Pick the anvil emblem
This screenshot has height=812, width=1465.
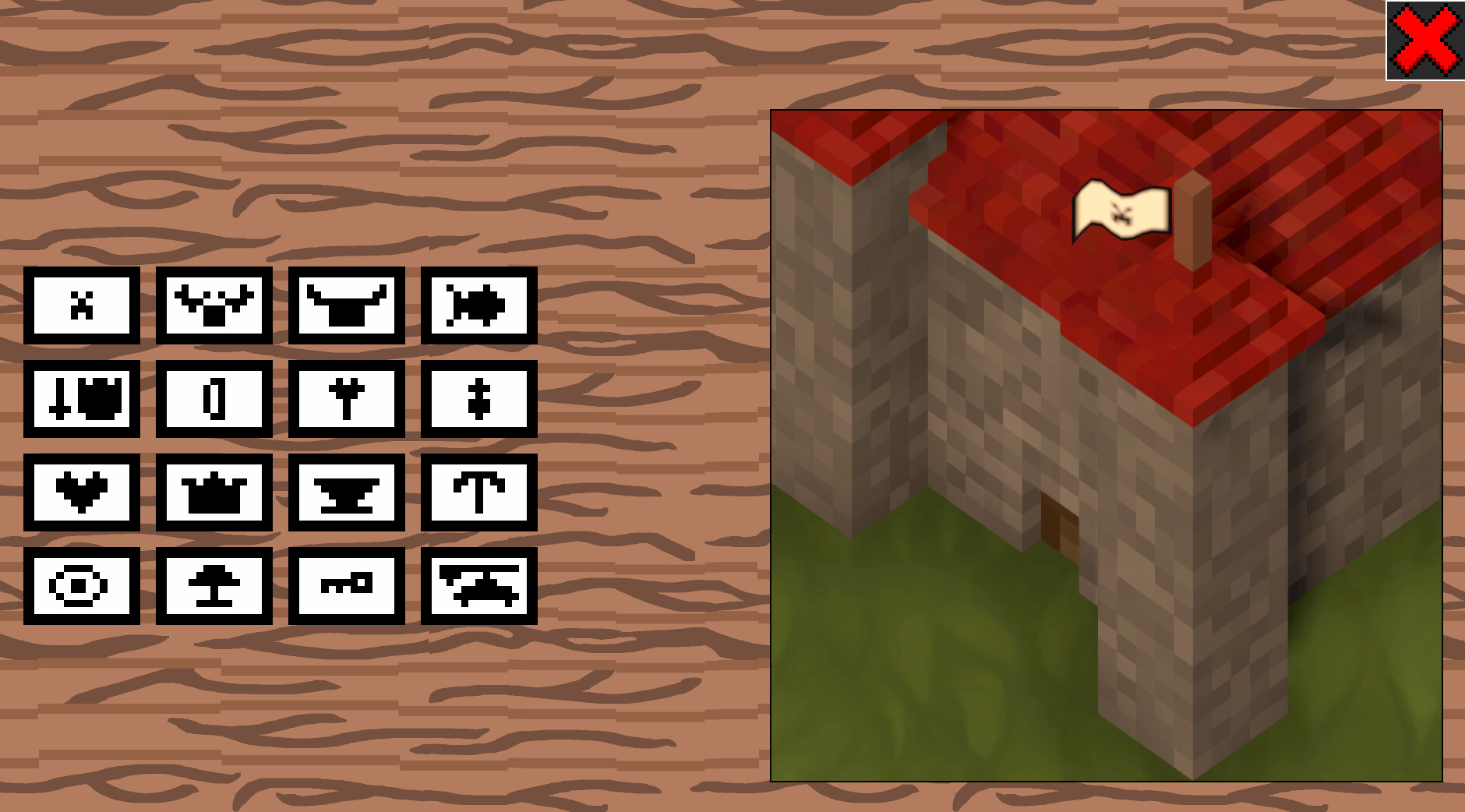pyautogui.click(x=347, y=494)
